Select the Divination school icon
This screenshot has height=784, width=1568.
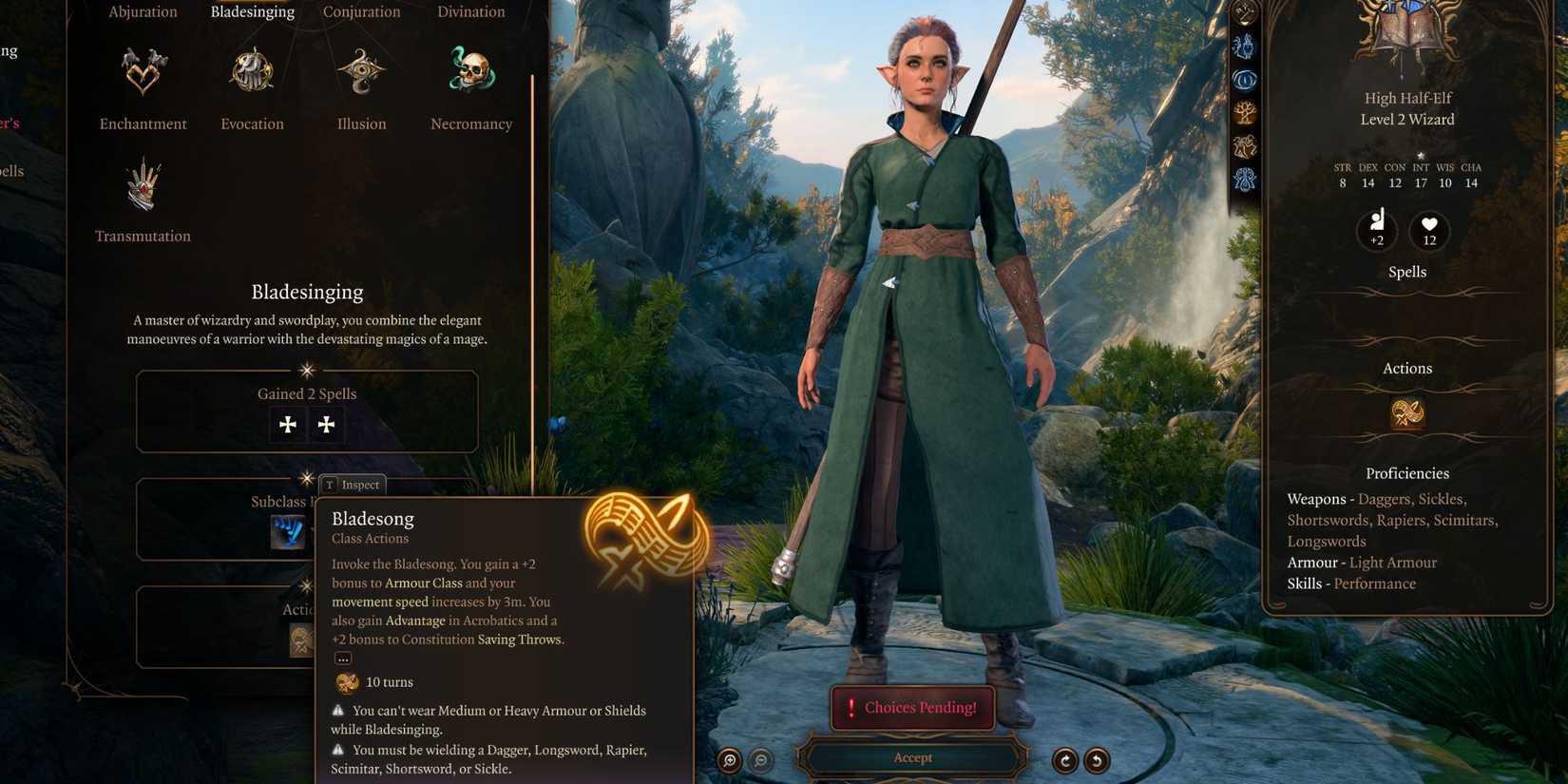[x=470, y=11]
